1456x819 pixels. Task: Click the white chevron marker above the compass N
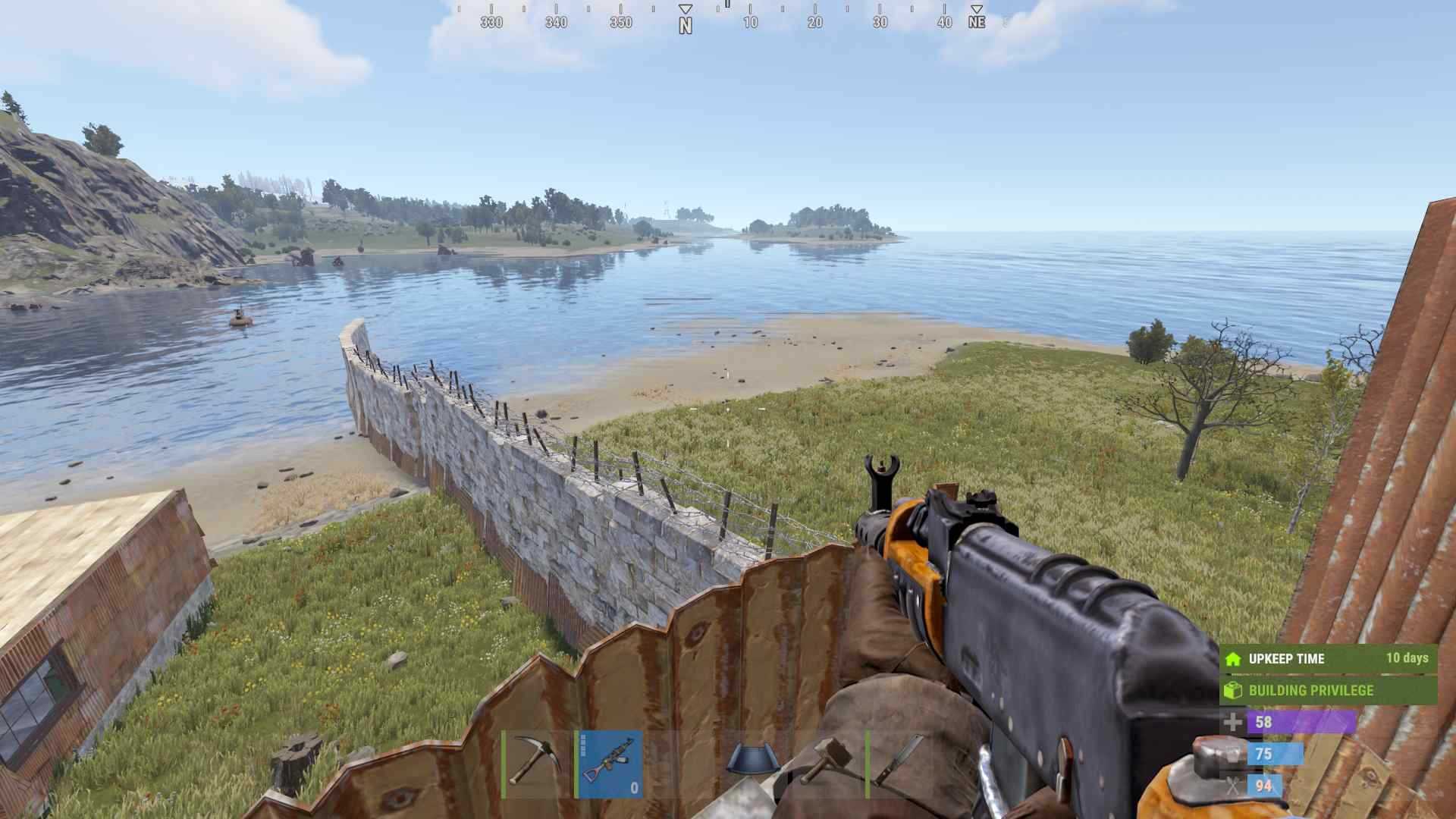click(686, 7)
